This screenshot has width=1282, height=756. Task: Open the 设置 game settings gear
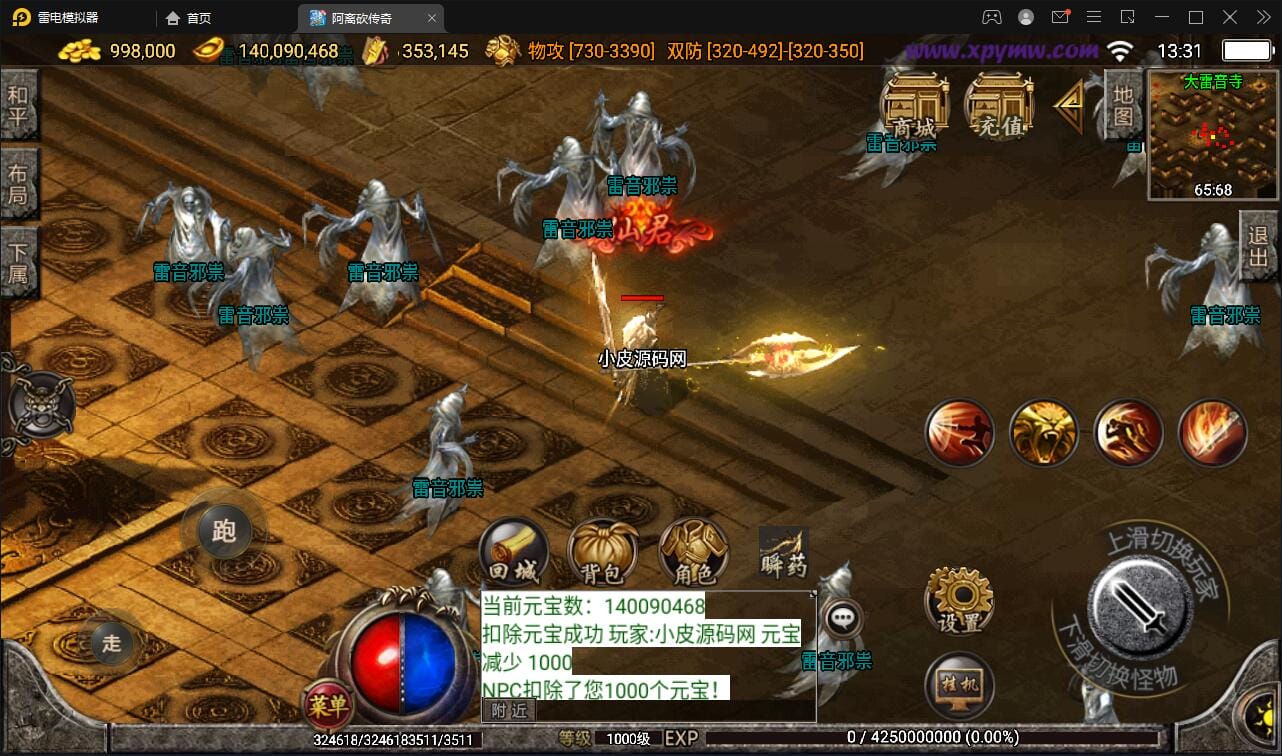point(958,601)
